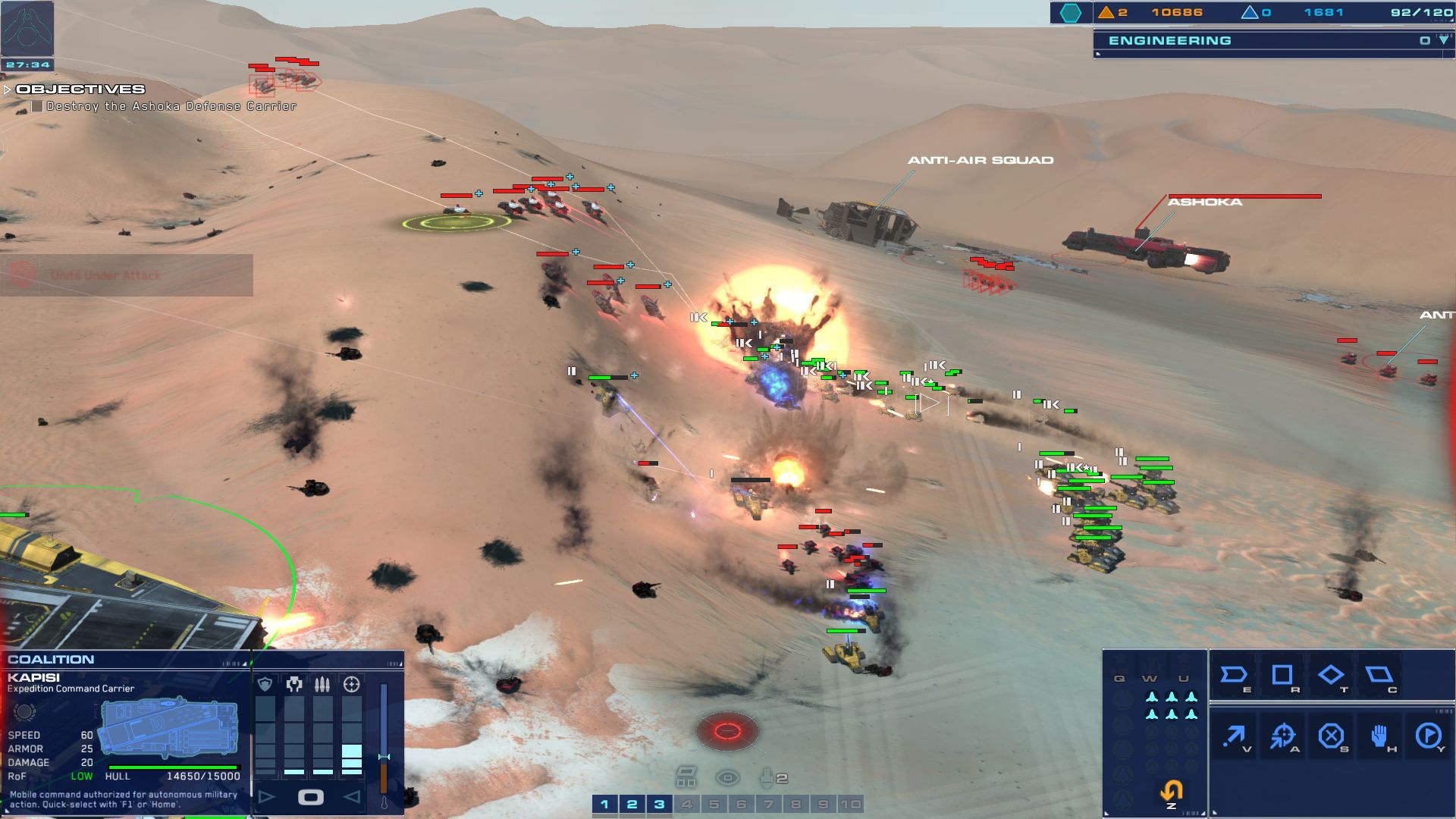1456x819 pixels.
Task: Enable hold position with the hand icon
Action: (x=1379, y=735)
